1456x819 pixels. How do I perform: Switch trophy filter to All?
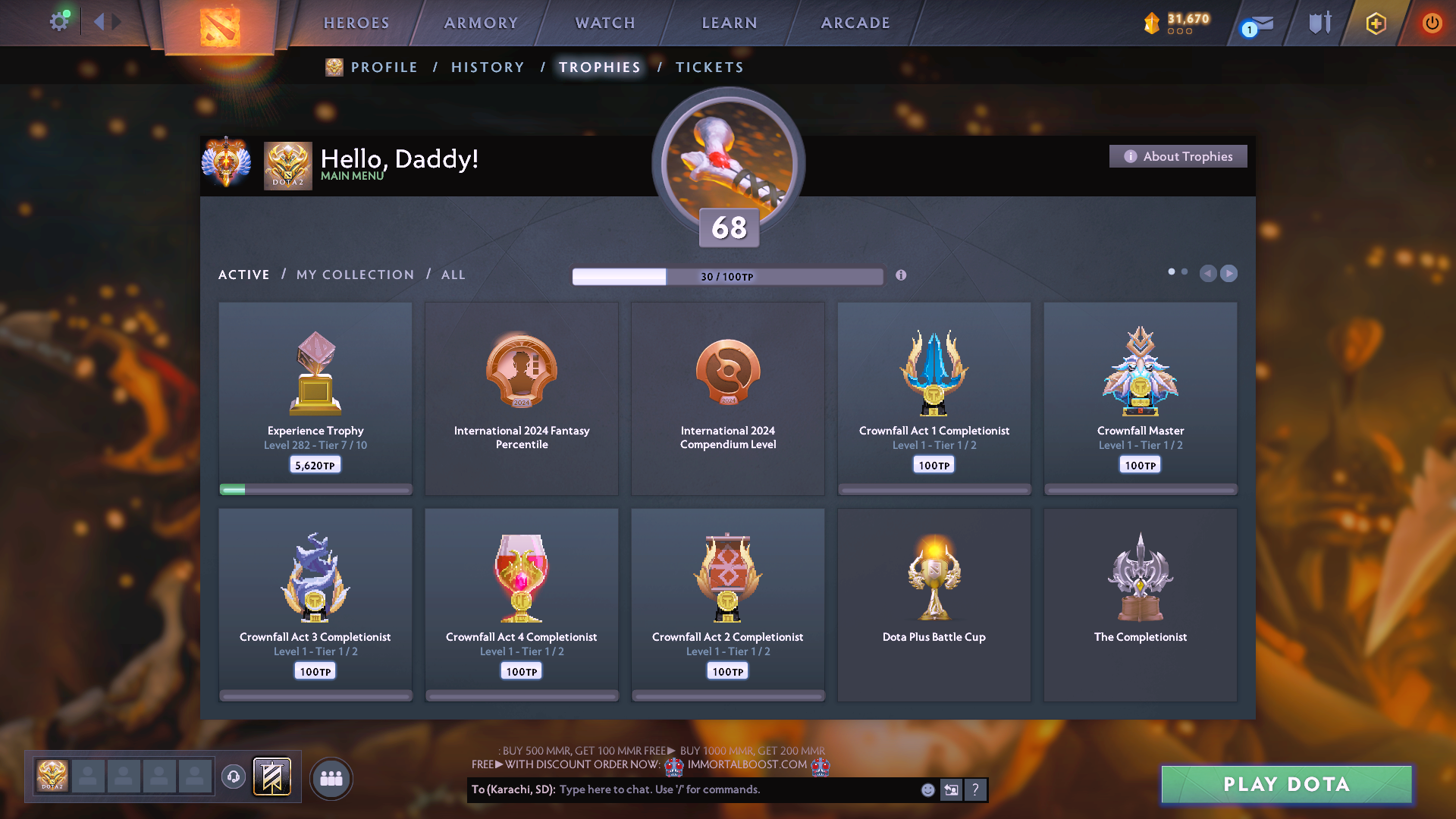point(453,275)
